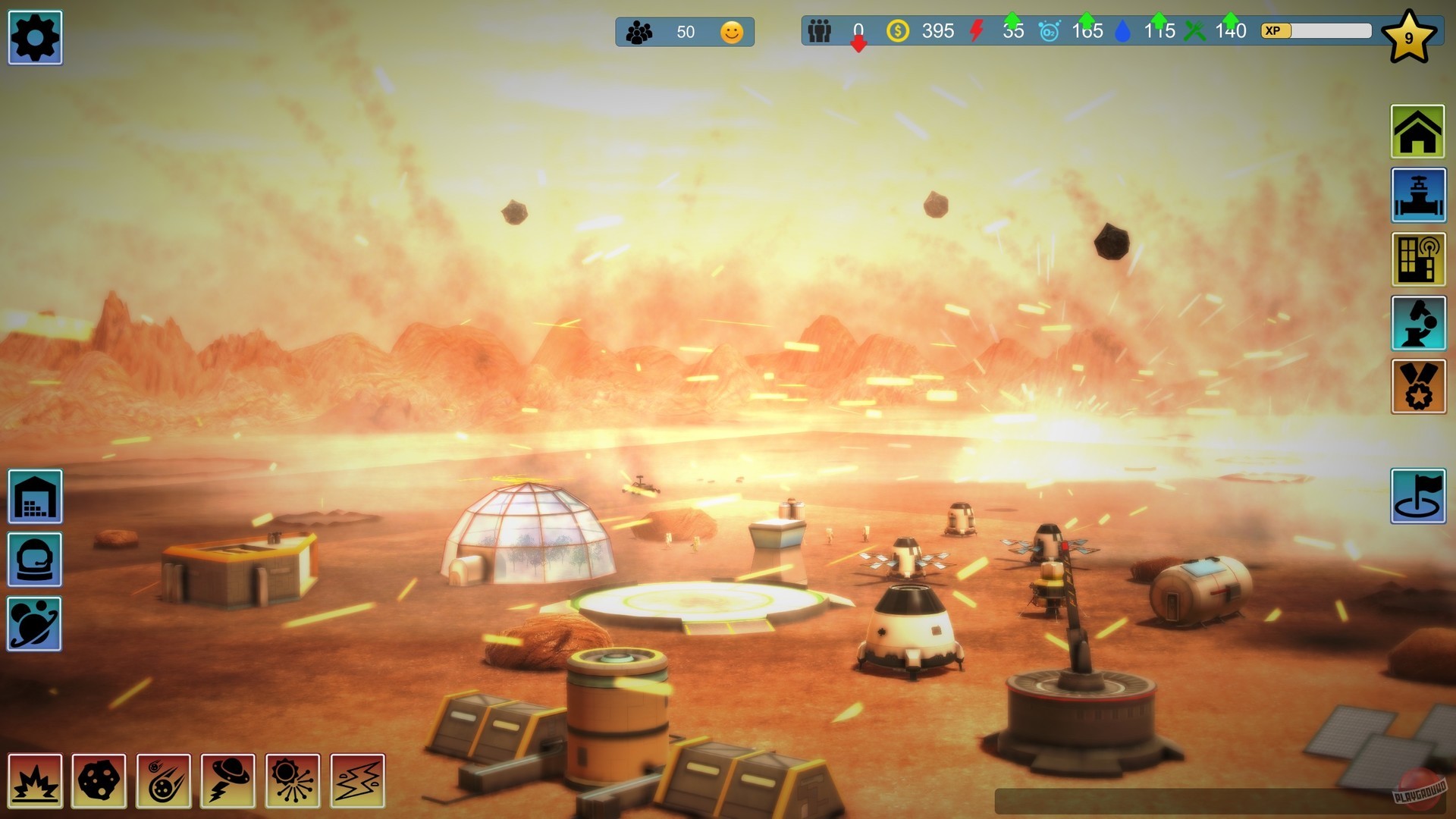Open the warehouse building panel
The width and height of the screenshot is (1456, 819).
[34, 497]
